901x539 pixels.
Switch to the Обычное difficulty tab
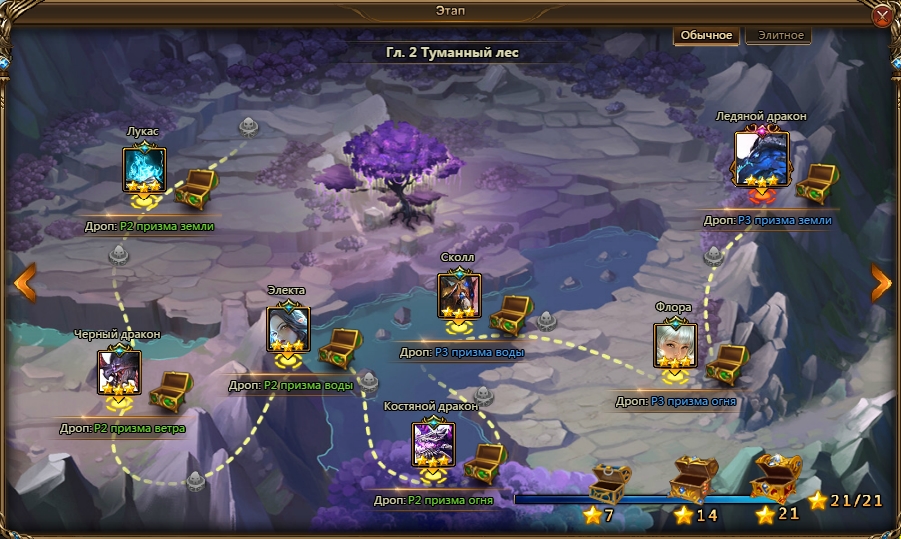pyautogui.click(x=707, y=35)
